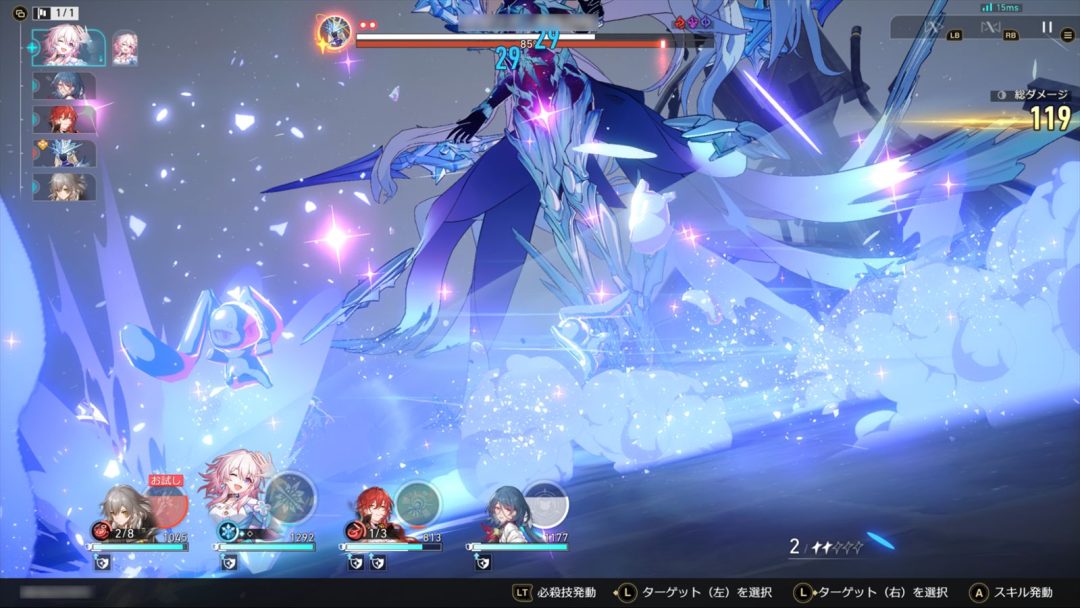The image size is (1080, 608).
Task: Open the round battle menu icon
Action: (1068, 35)
